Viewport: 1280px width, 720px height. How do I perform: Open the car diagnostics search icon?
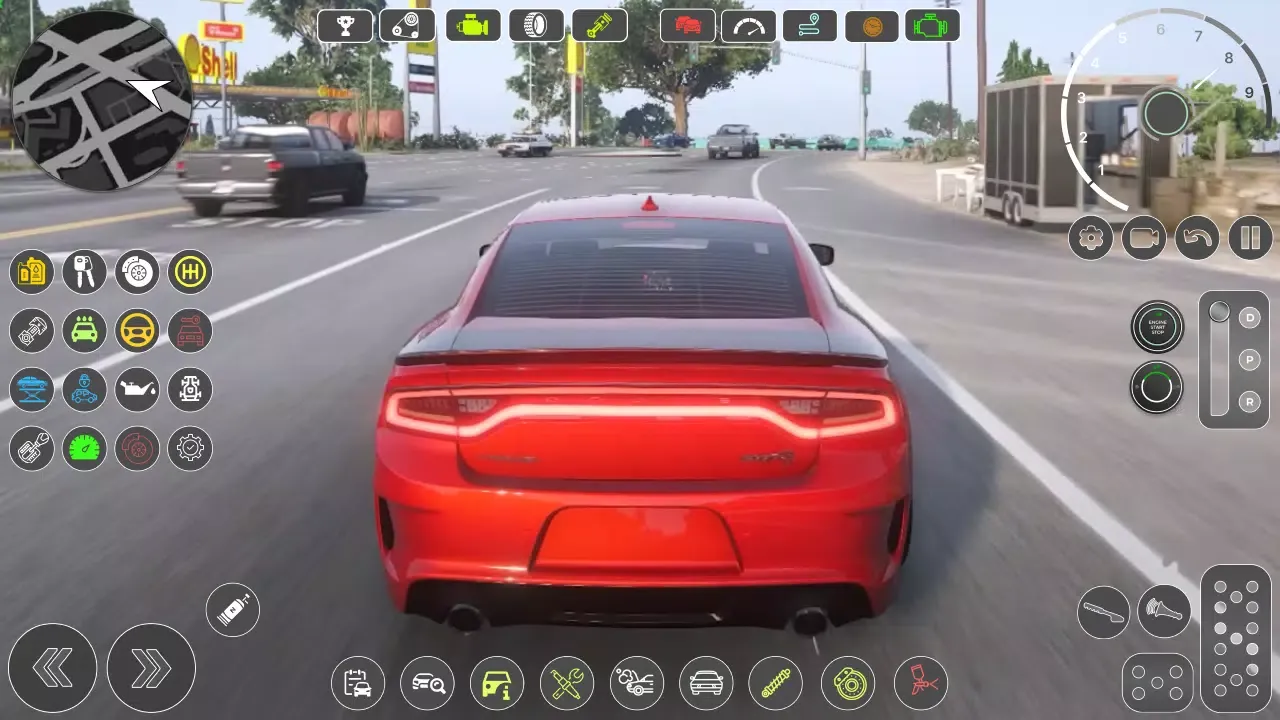pos(427,683)
